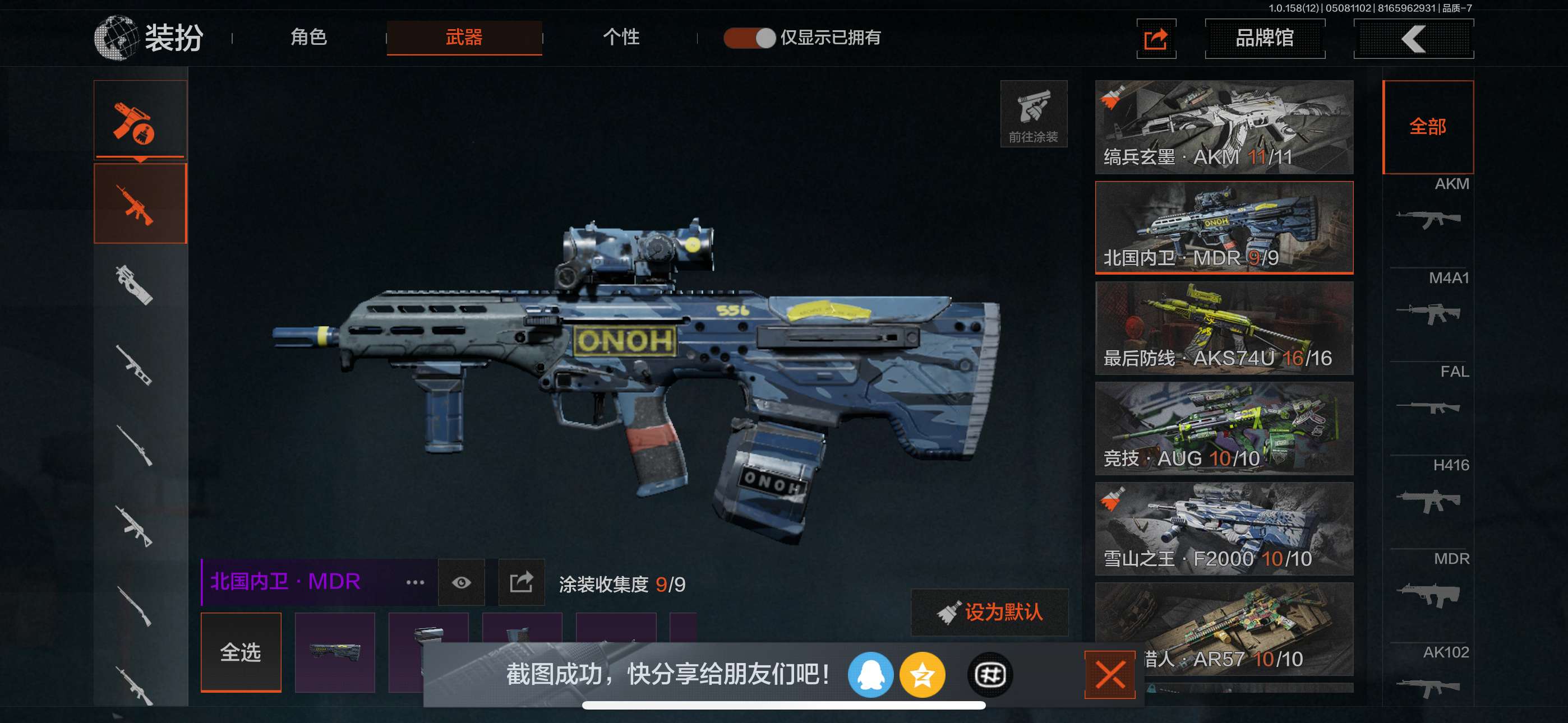The image size is (1568, 723).
Task: Go back with the arrow button
Action: (1413, 39)
